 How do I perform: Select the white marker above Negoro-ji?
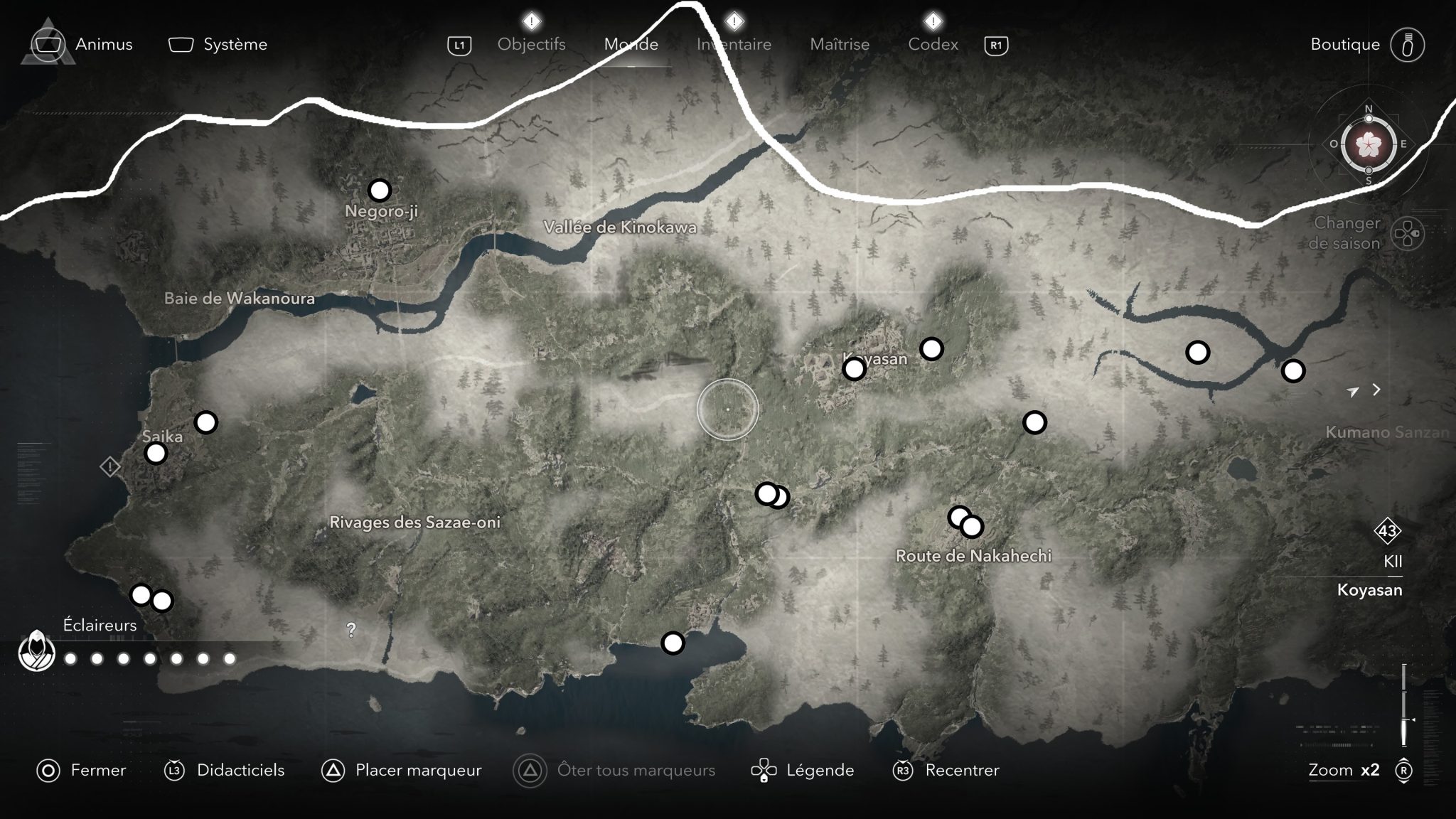380,190
